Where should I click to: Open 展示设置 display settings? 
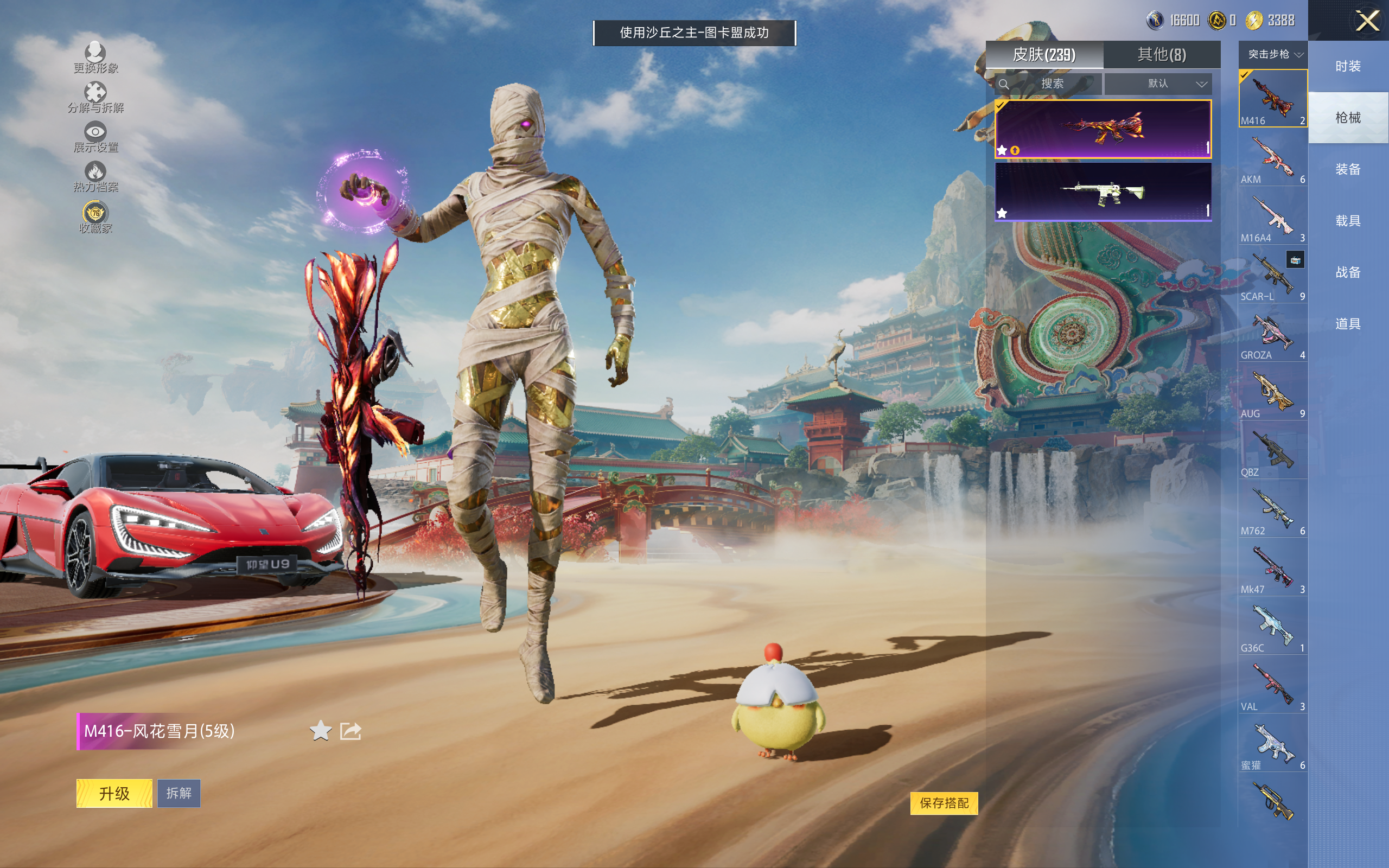coord(95,137)
